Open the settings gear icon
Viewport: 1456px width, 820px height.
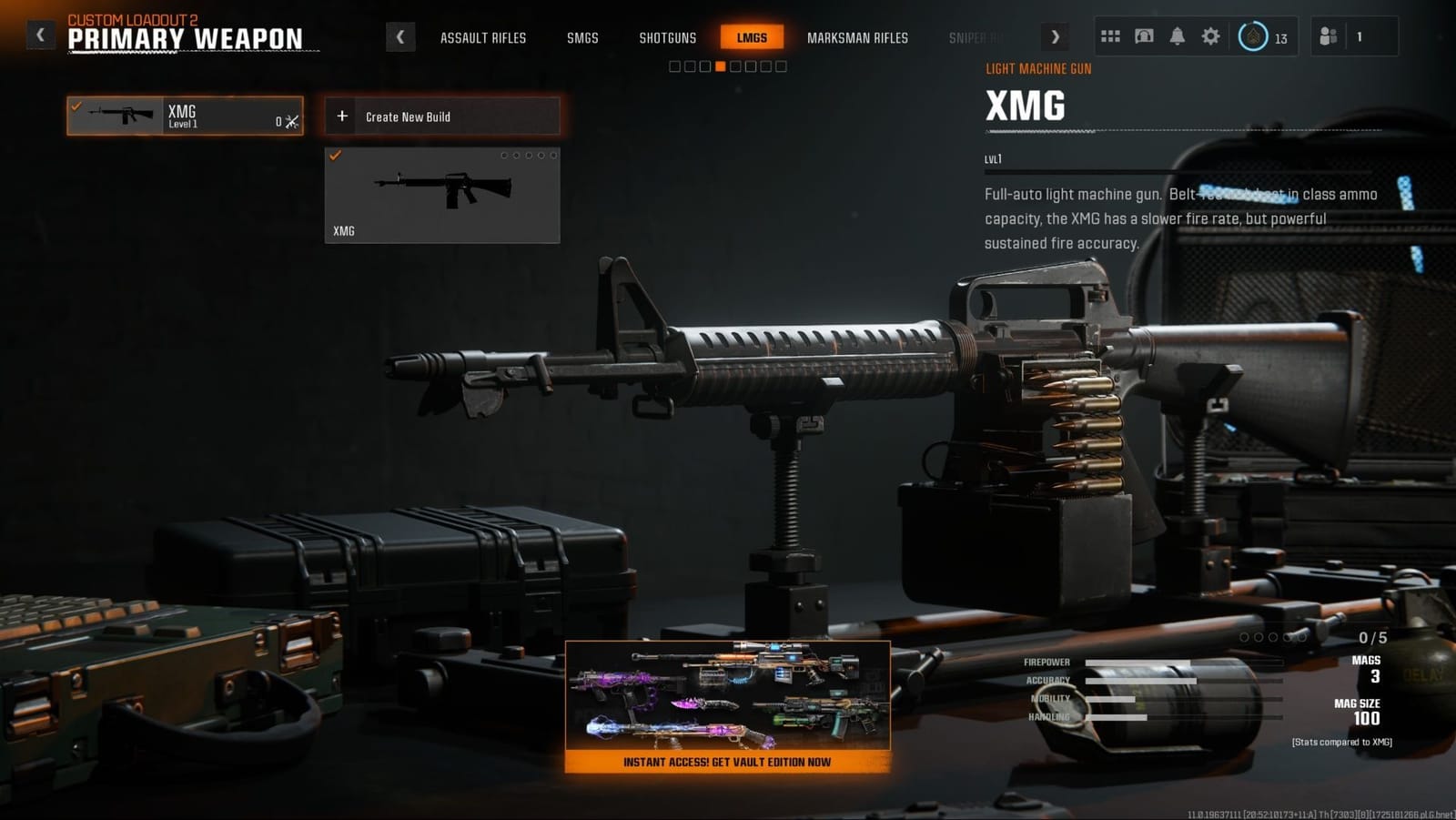coord(1210,35)
